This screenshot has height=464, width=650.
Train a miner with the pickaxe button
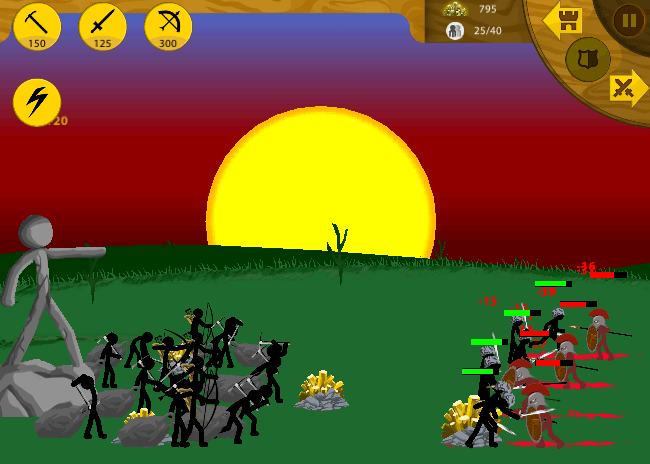37,26
